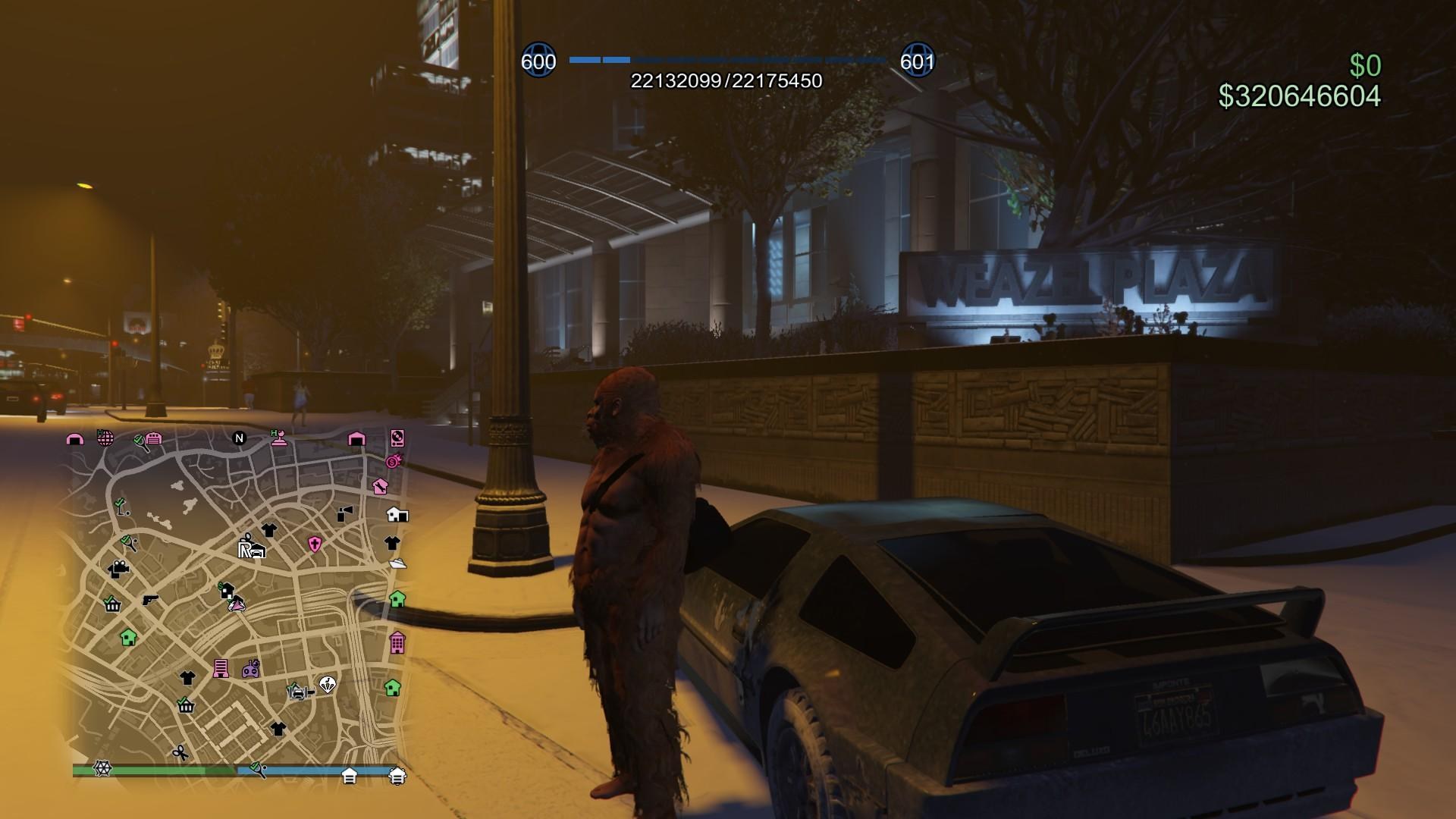Select the pink RC controller marker

(251, 669)
